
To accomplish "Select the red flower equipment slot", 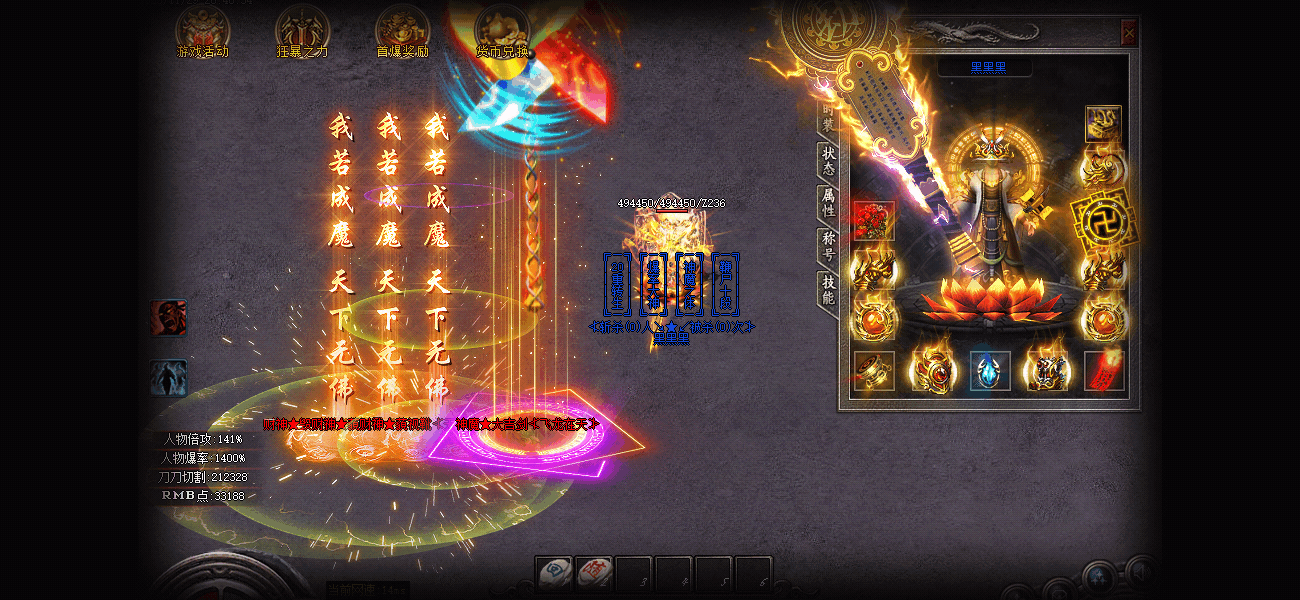I will [x=873, y=221].
